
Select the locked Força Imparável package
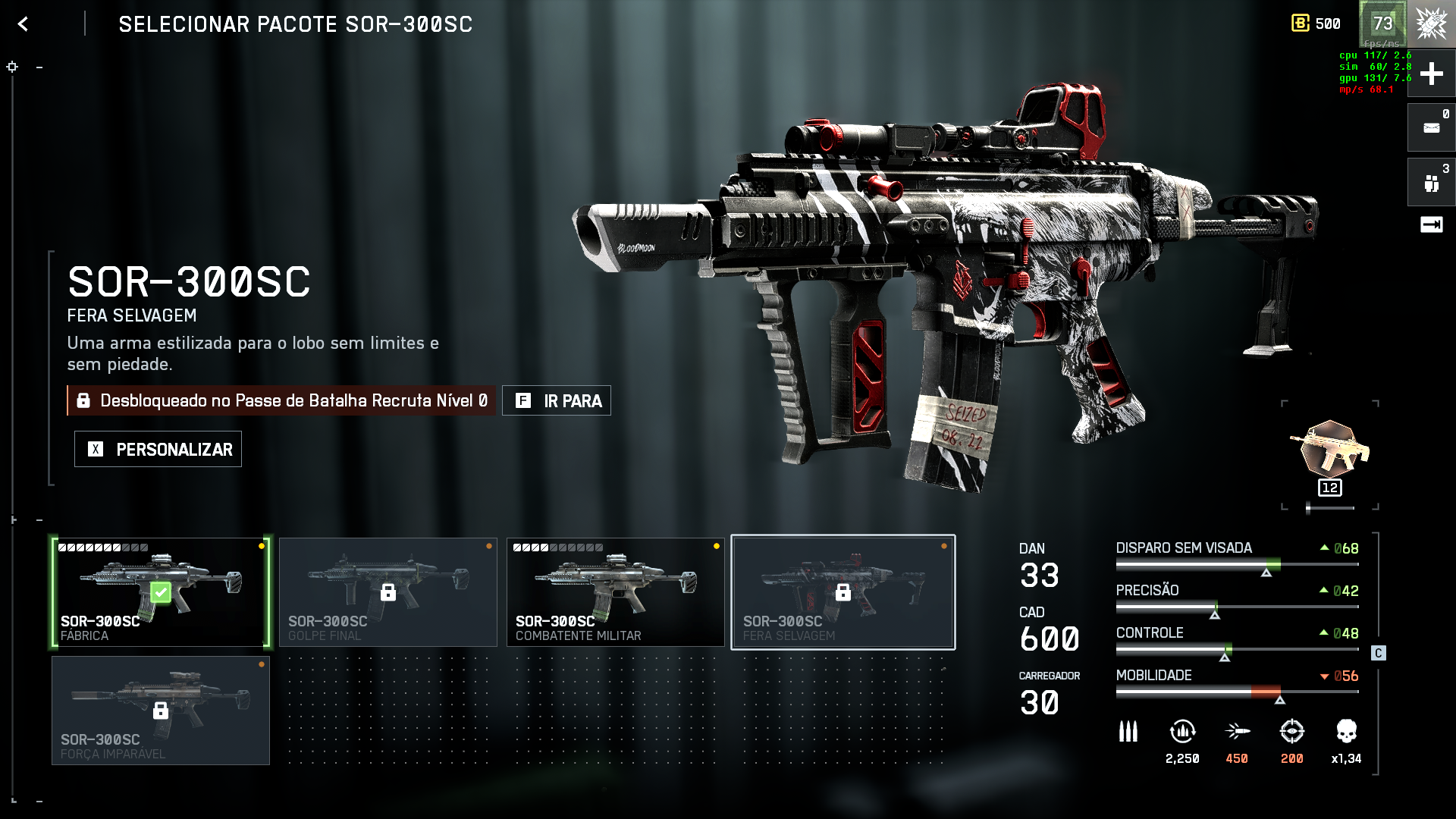161,711
